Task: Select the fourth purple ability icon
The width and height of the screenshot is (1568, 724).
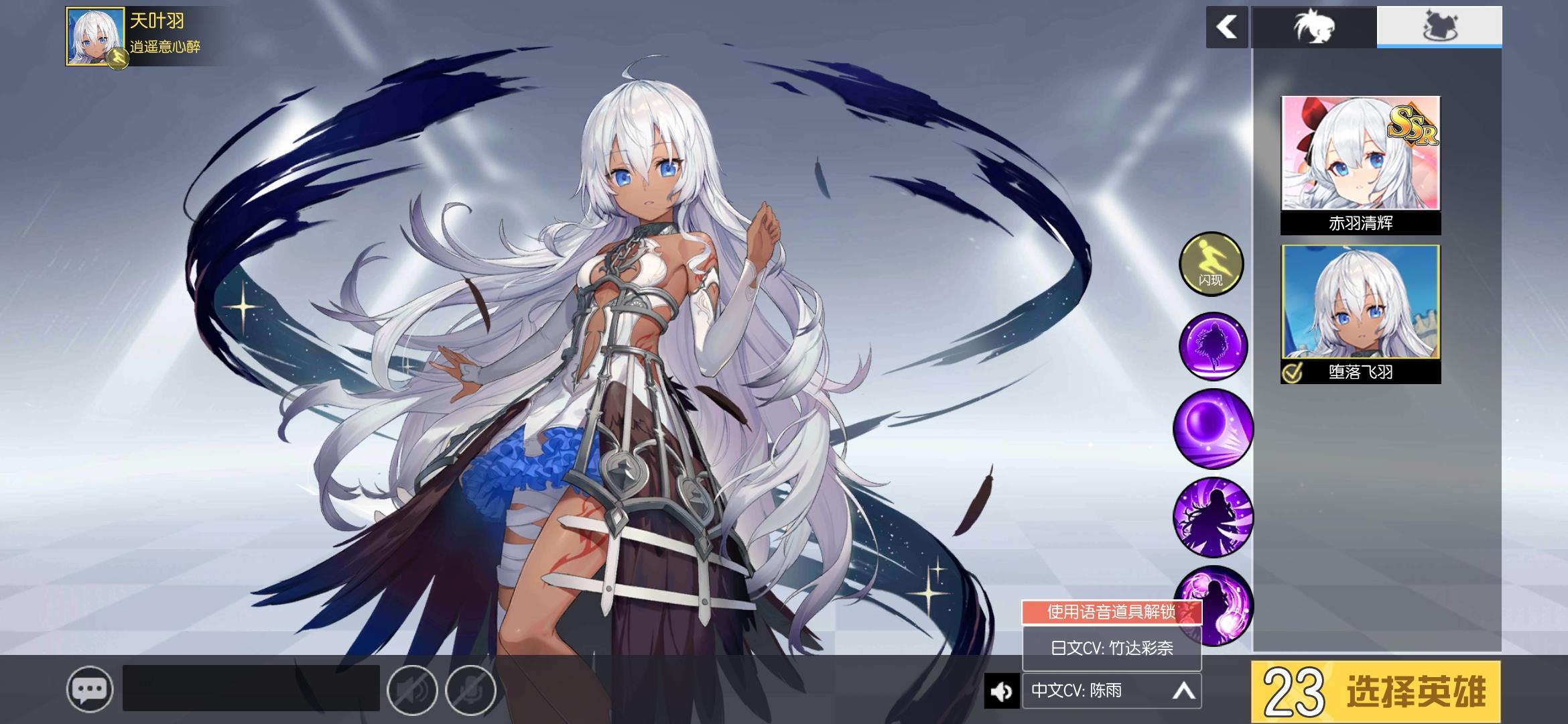Action: click(x=1212, y=516)
